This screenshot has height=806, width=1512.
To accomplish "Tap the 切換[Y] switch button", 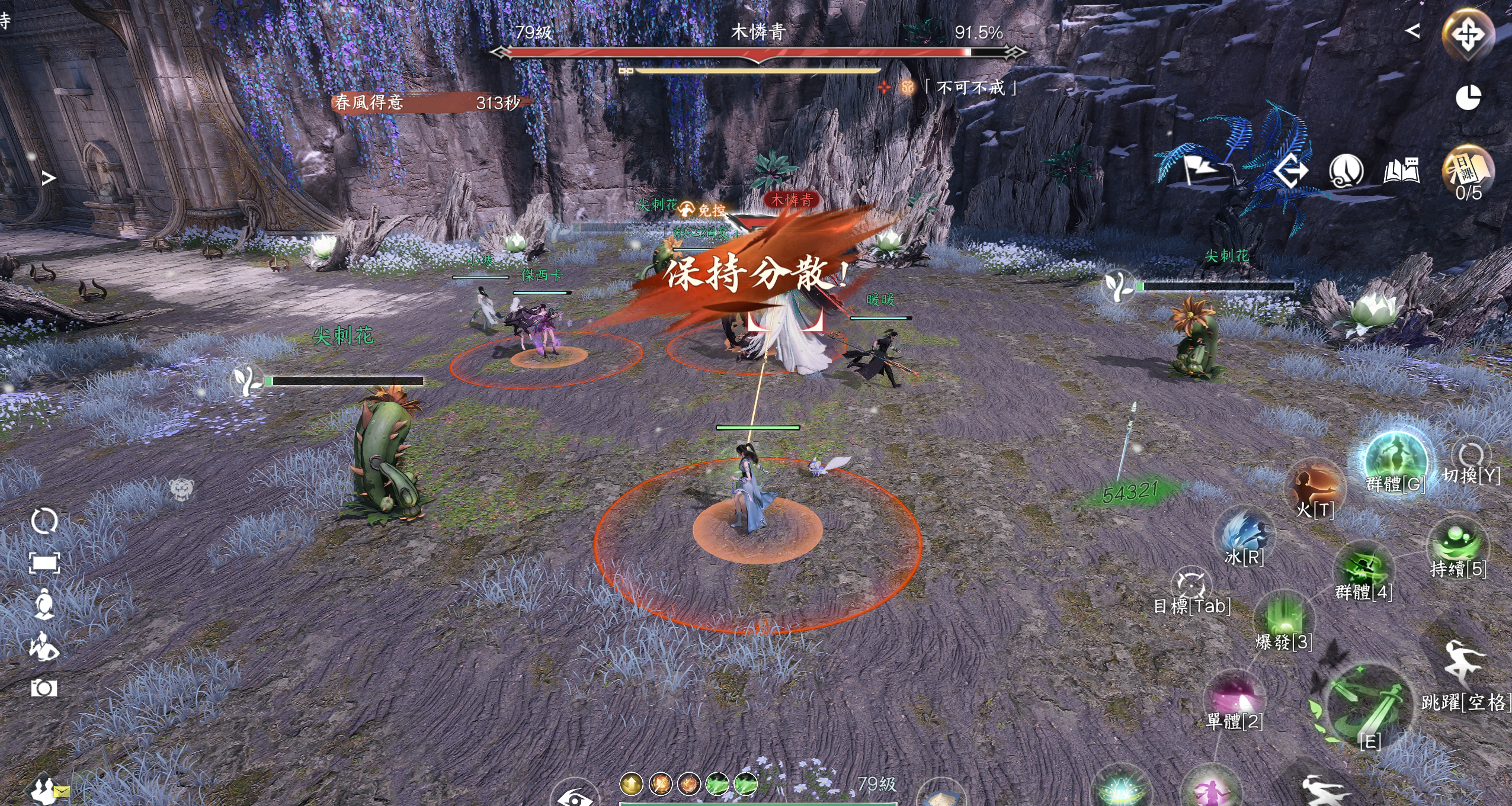I will click(1471, 457).
